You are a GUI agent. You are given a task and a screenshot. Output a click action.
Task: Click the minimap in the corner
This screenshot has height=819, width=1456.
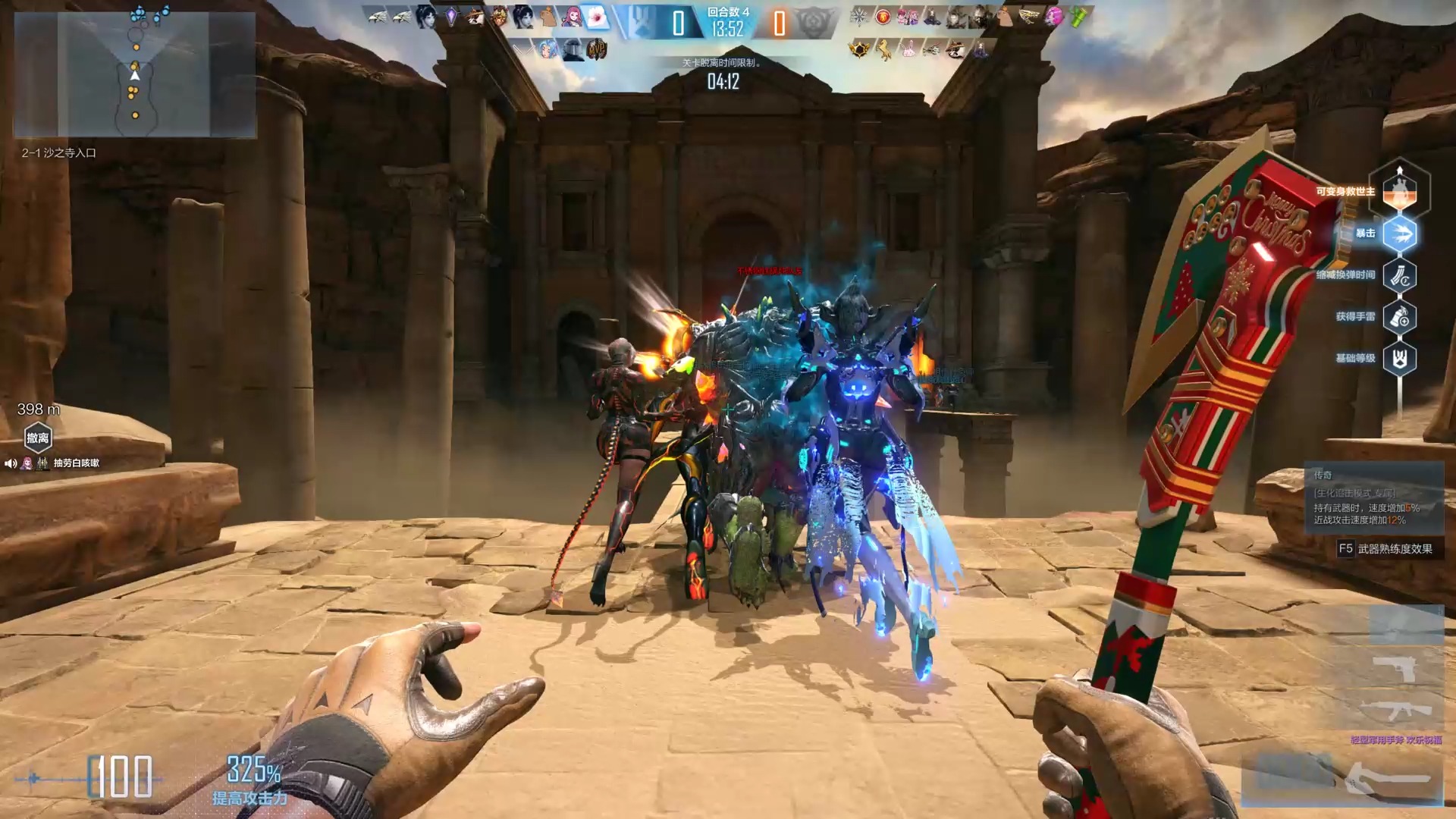(135, 74)
